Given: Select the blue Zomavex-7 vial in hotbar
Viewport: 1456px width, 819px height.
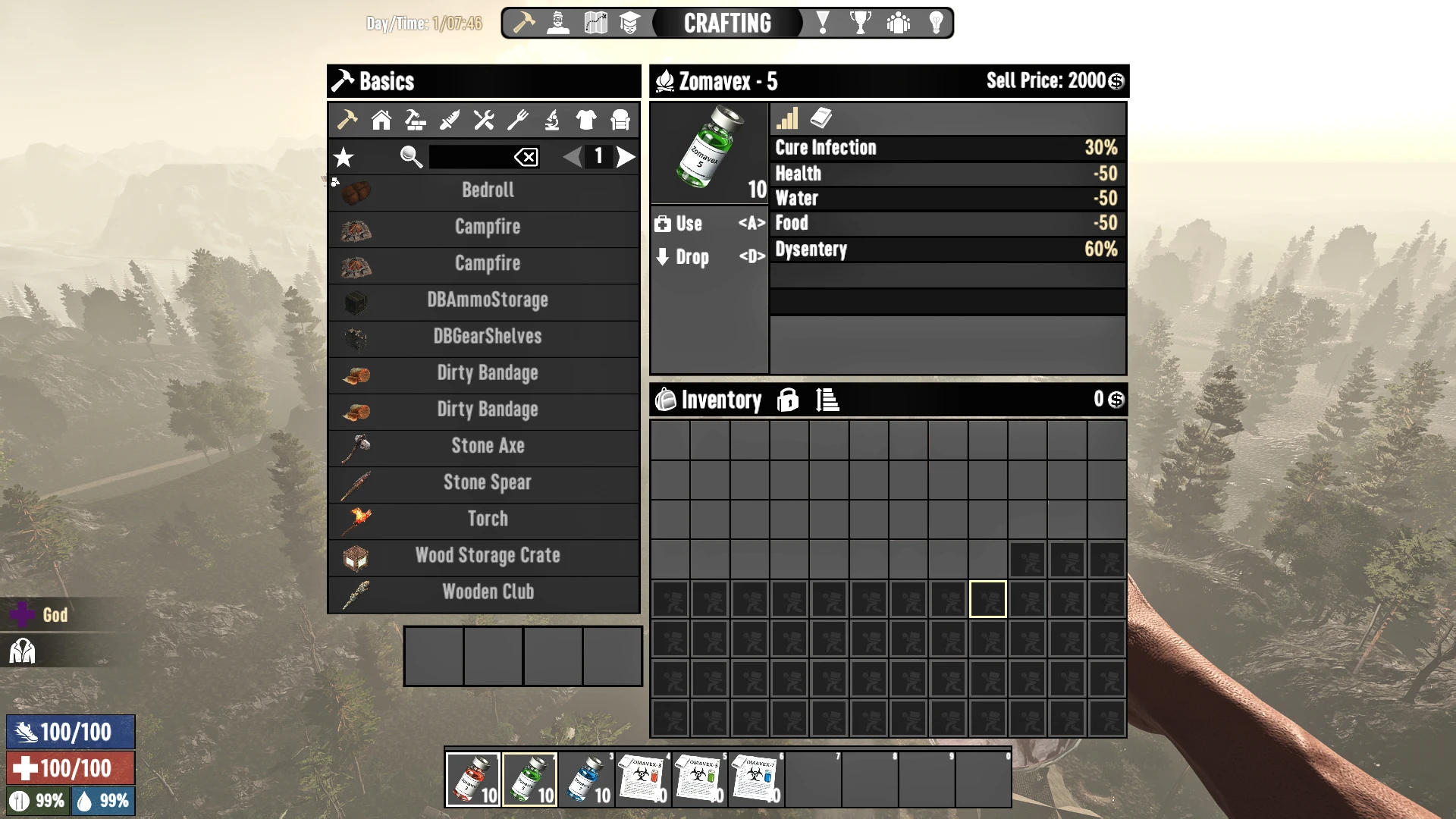Looking at the screenshot, I should (586, 779).
